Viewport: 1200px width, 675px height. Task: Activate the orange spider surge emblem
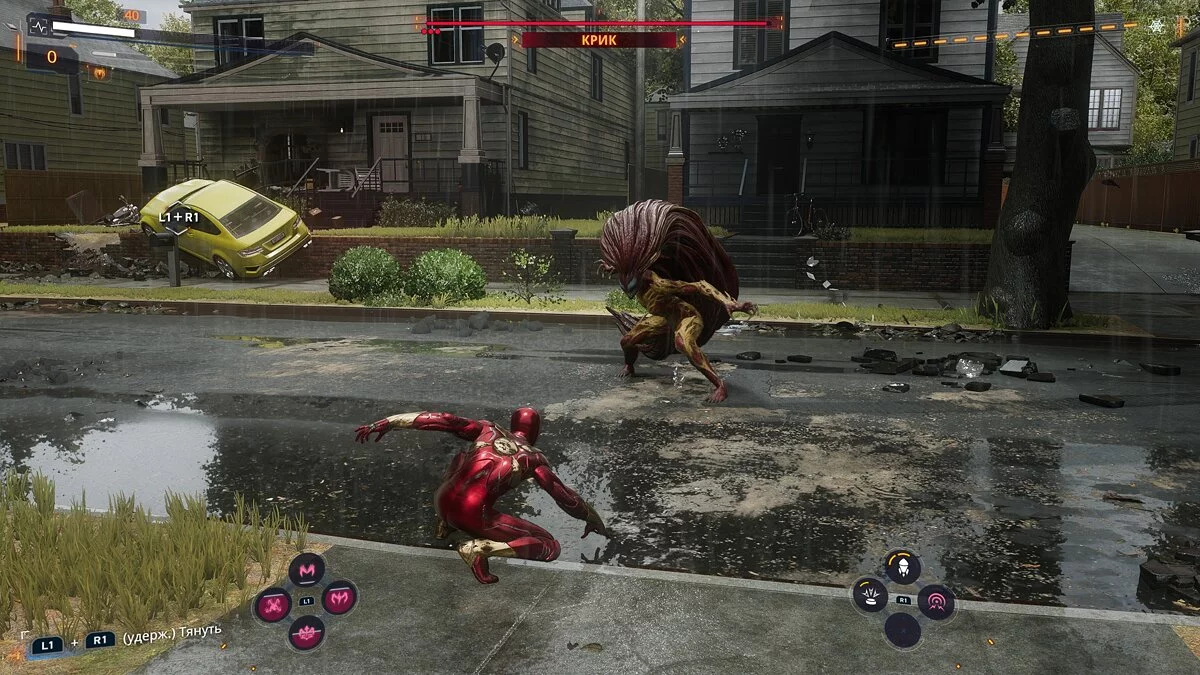pos(99,72)
